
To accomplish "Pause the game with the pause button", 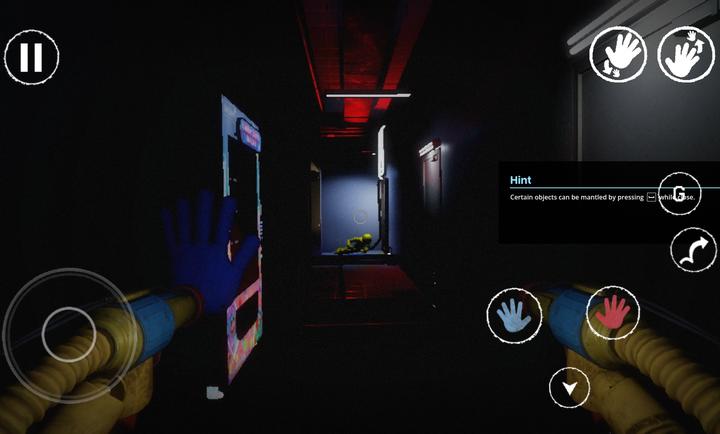I will [x=31, y=57].
